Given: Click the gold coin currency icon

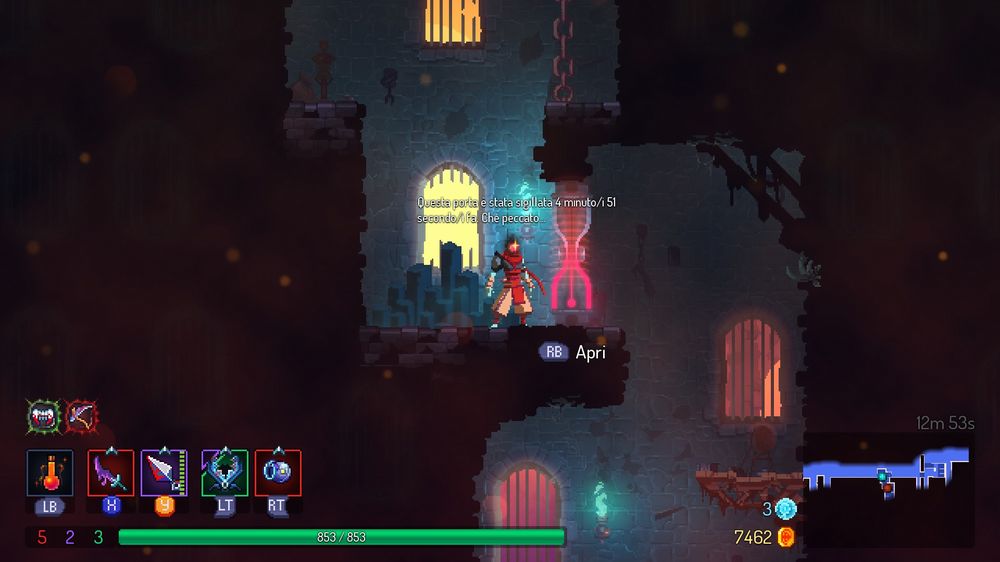Looking at the screenshot, I should click(786, 537).
